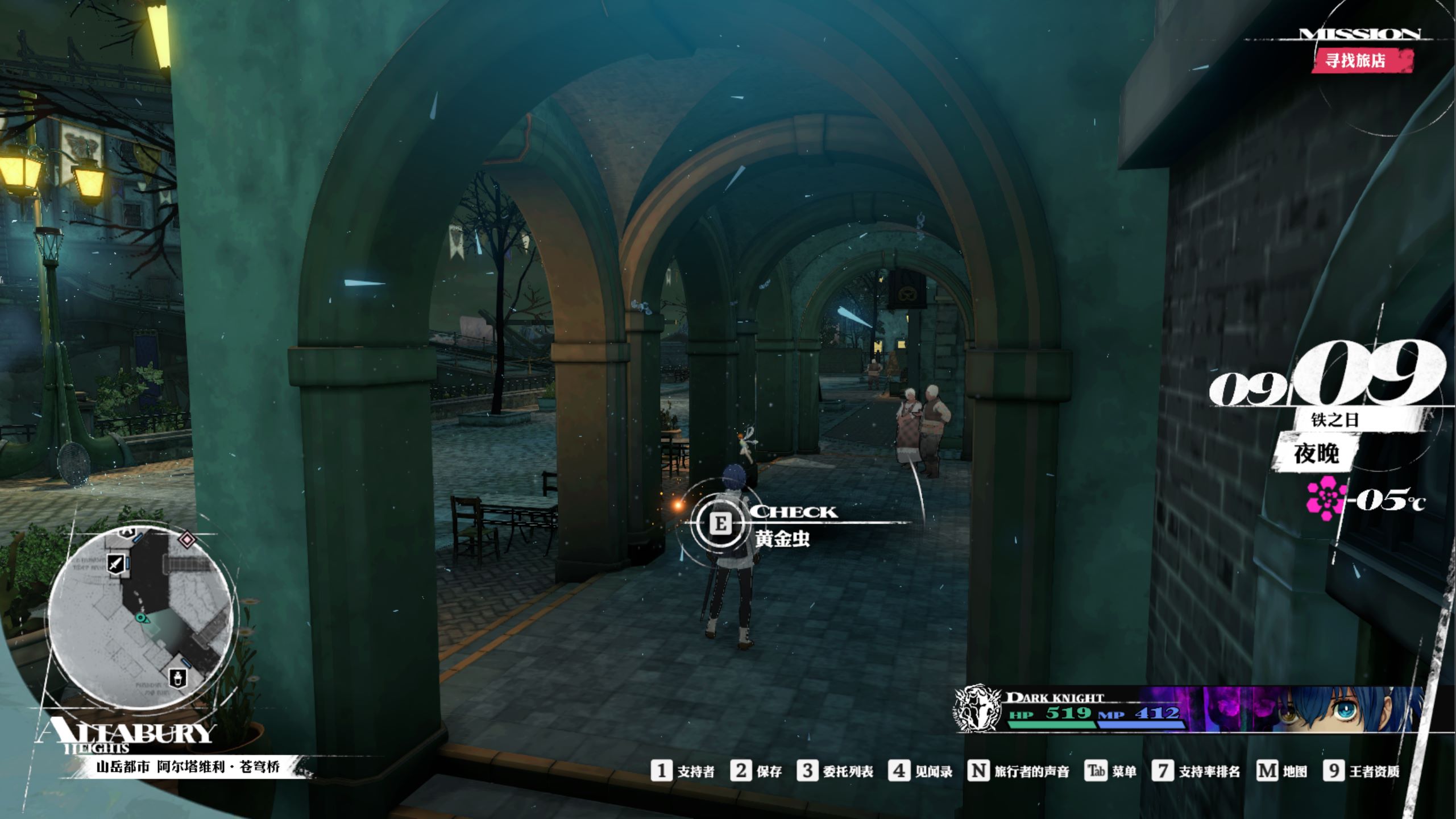The width and height of the screenshot is (1456, 819).
Task: Open 旅行者的声音 traveler's voice
Action: 1018,771
